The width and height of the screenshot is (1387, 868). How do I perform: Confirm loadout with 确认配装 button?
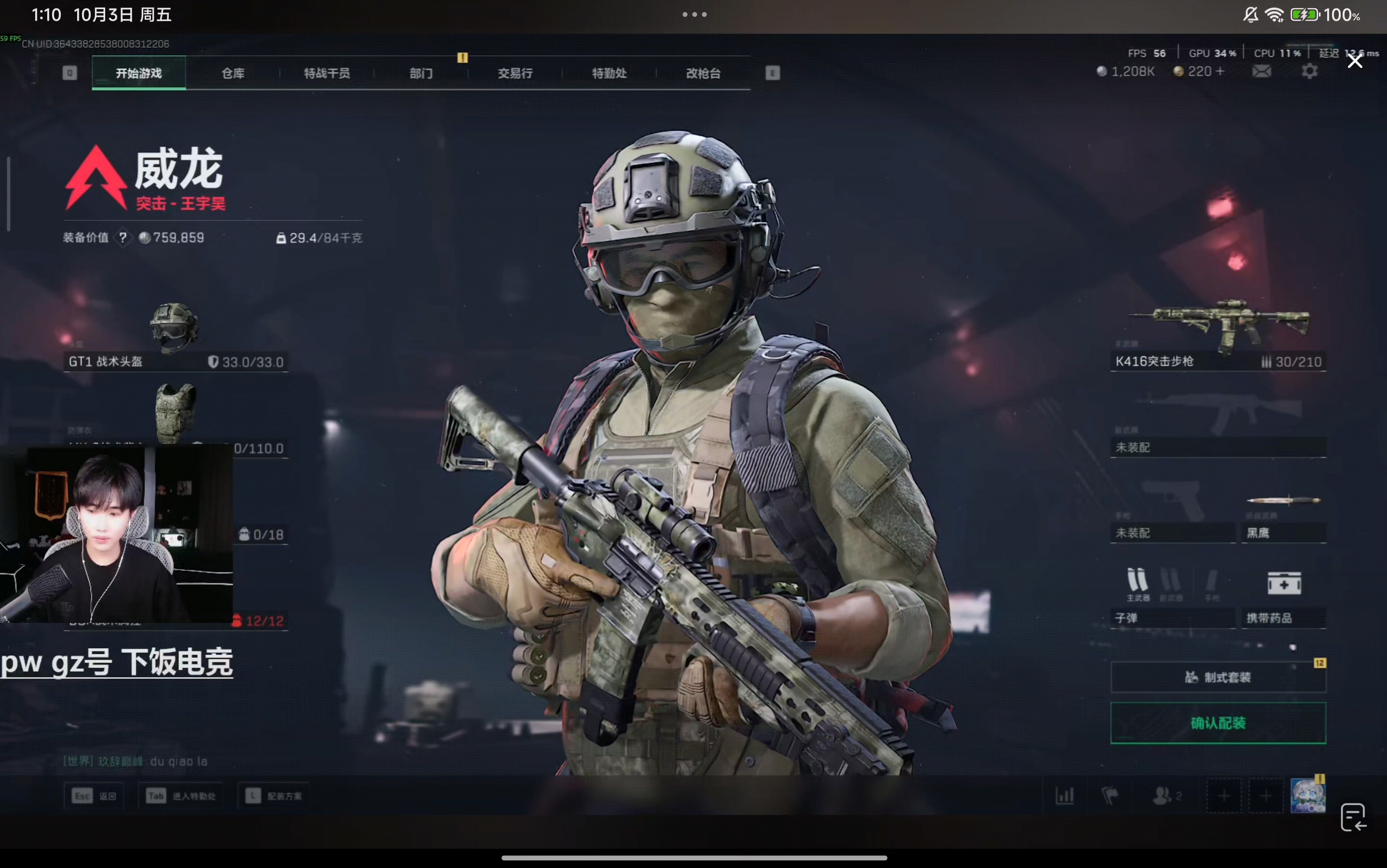click(x=1218, y=723)
